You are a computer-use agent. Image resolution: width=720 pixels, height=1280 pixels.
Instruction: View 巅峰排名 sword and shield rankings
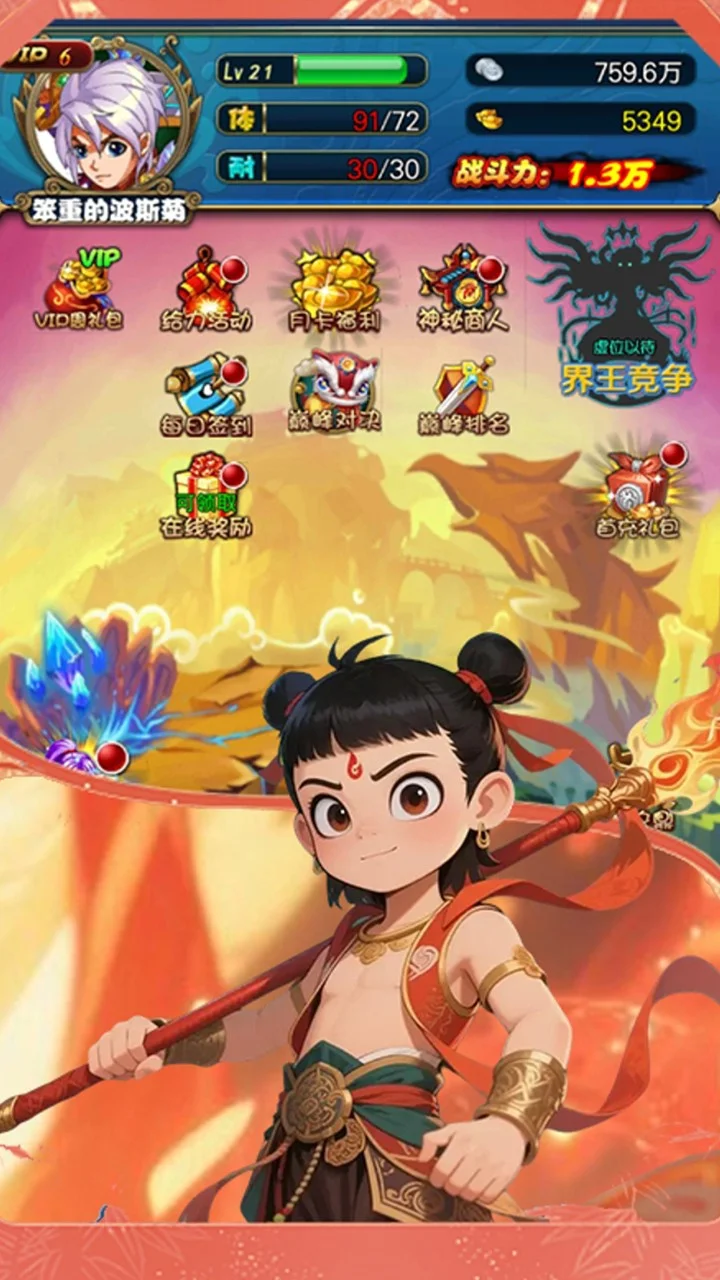click(x=462, y=396)
